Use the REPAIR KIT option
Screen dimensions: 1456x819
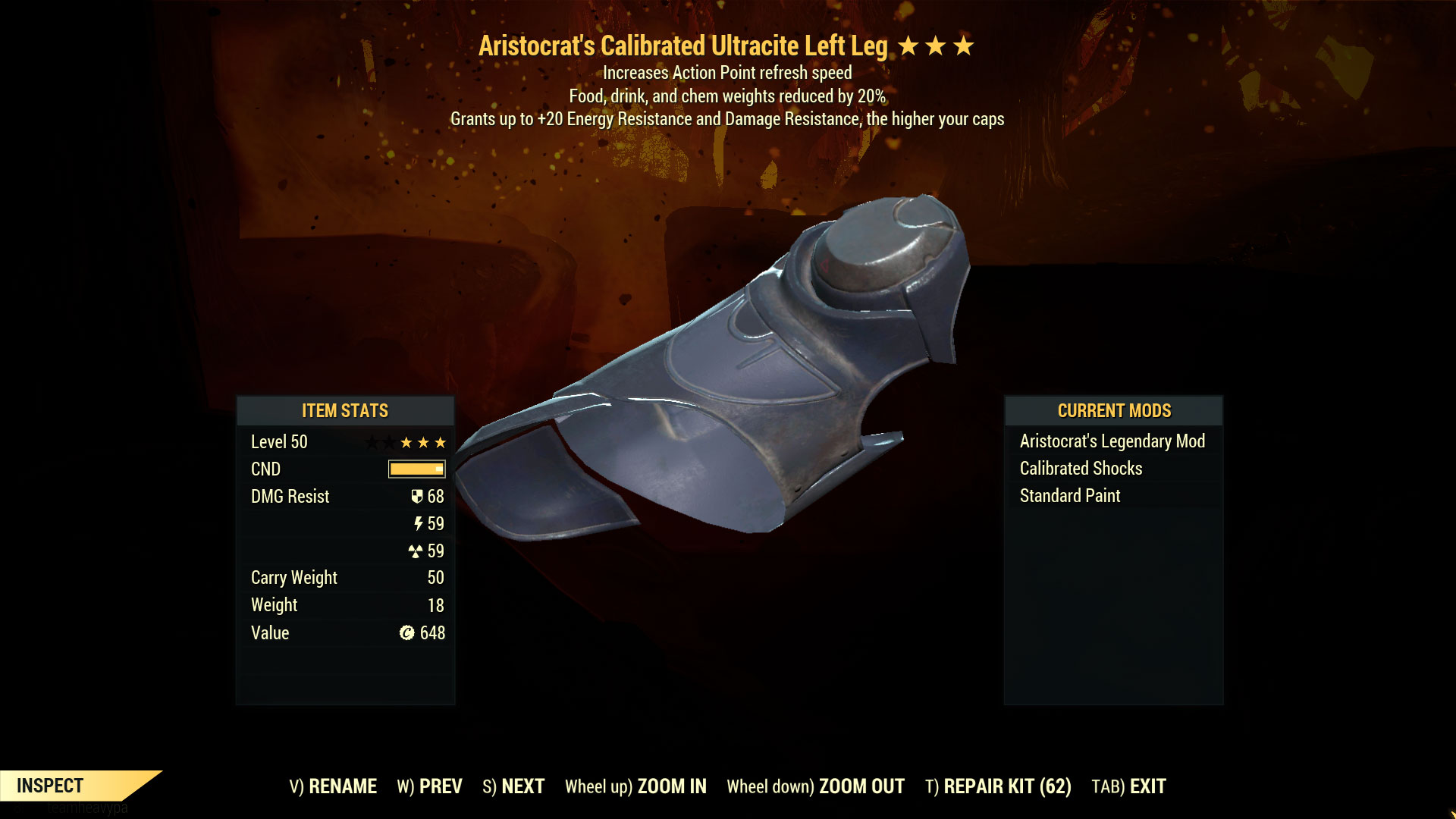[999, 786]
